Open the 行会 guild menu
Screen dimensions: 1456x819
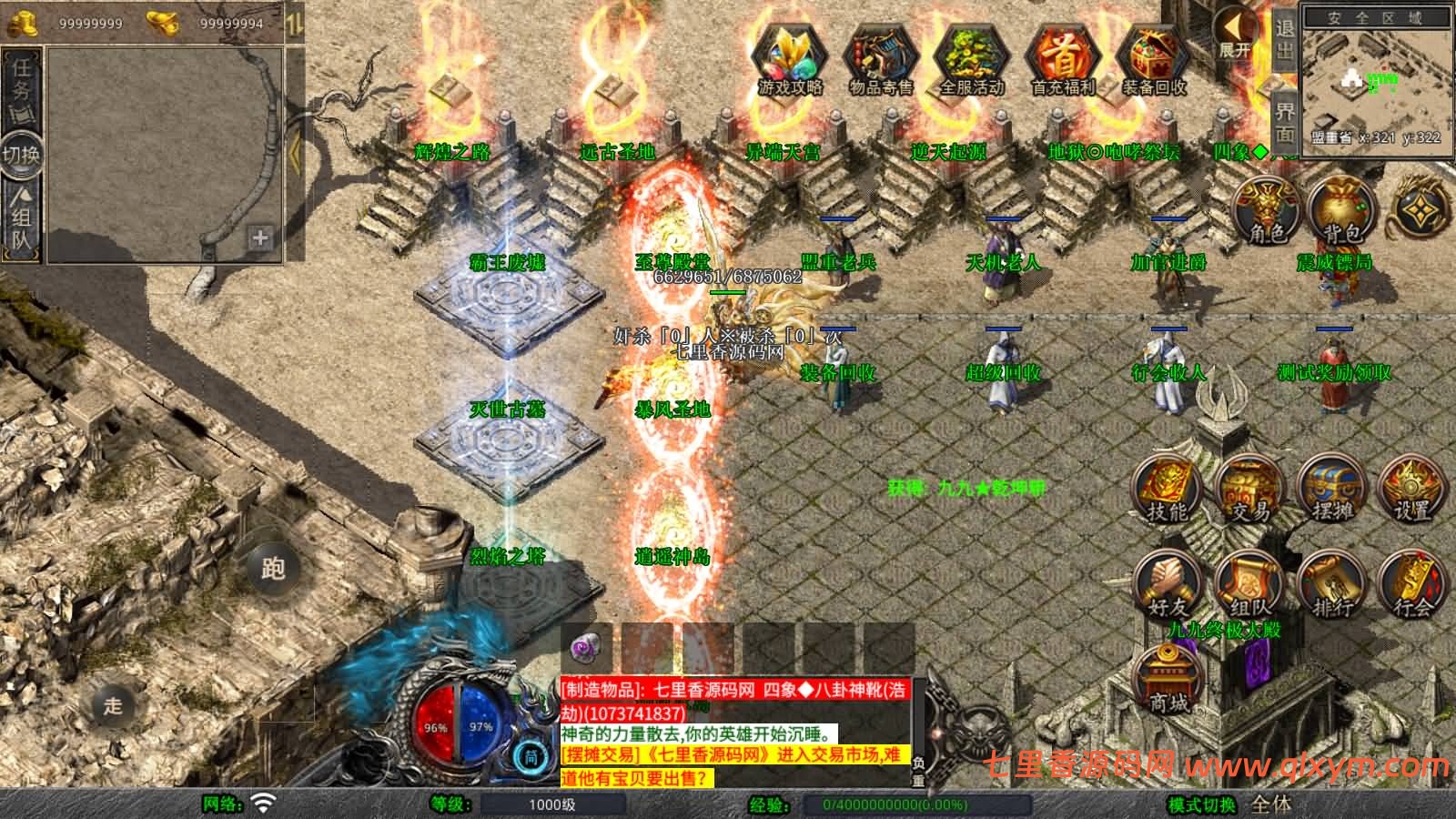pyautogui.click(x=1411, y=585)
